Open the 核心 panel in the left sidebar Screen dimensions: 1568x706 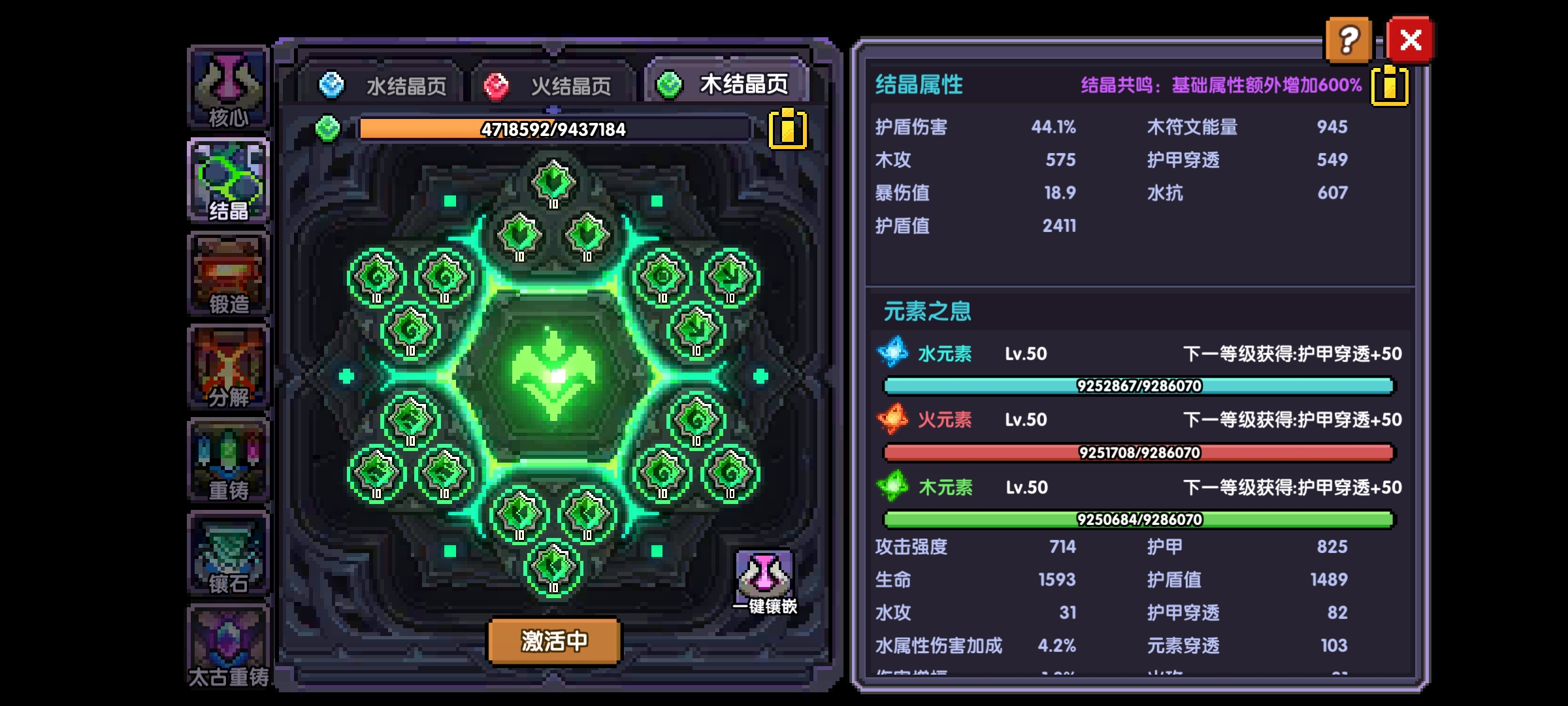pos(228,85)
